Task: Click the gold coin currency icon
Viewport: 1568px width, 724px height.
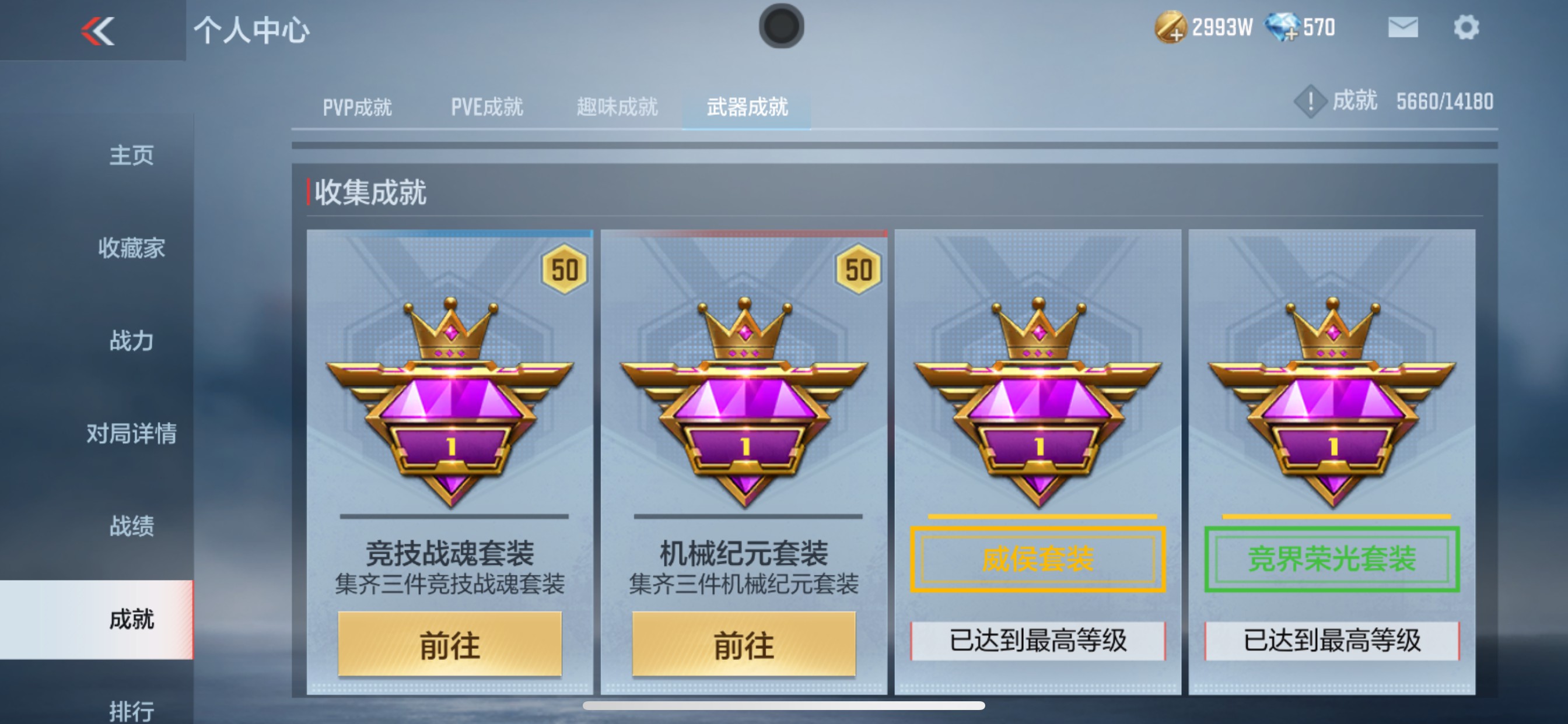Action: point(1172,27)
